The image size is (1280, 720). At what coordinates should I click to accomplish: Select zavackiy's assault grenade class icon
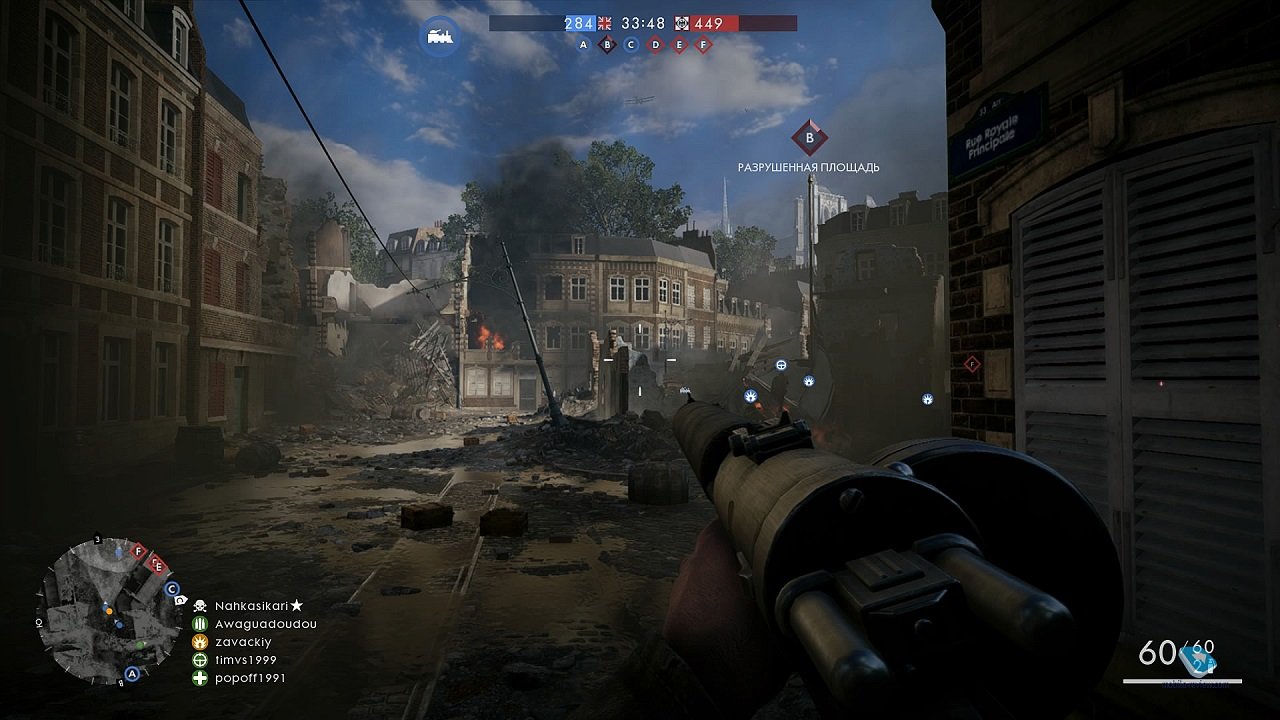[x=200, y=641]
